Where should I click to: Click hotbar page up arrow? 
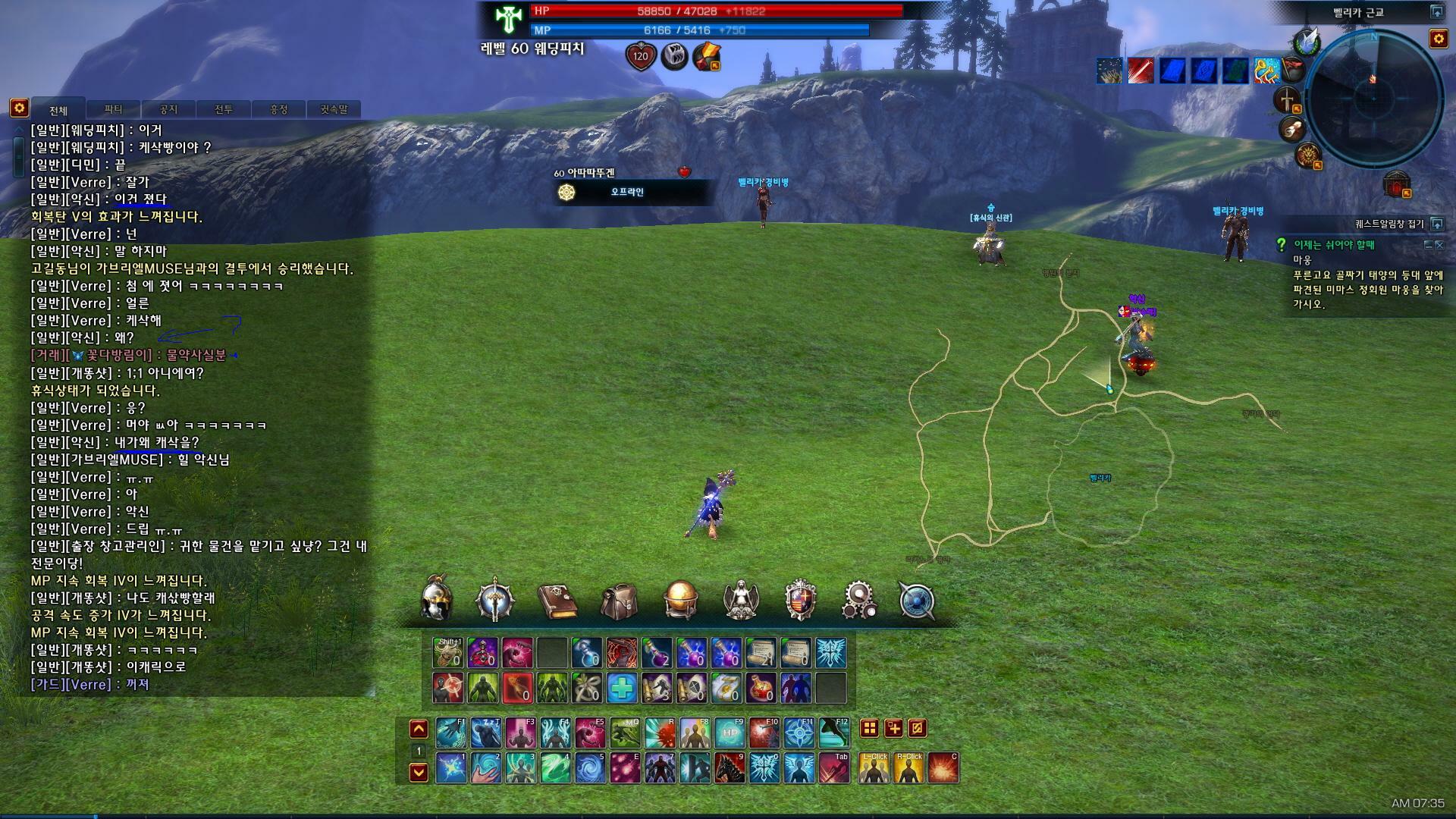coord(419,730)
